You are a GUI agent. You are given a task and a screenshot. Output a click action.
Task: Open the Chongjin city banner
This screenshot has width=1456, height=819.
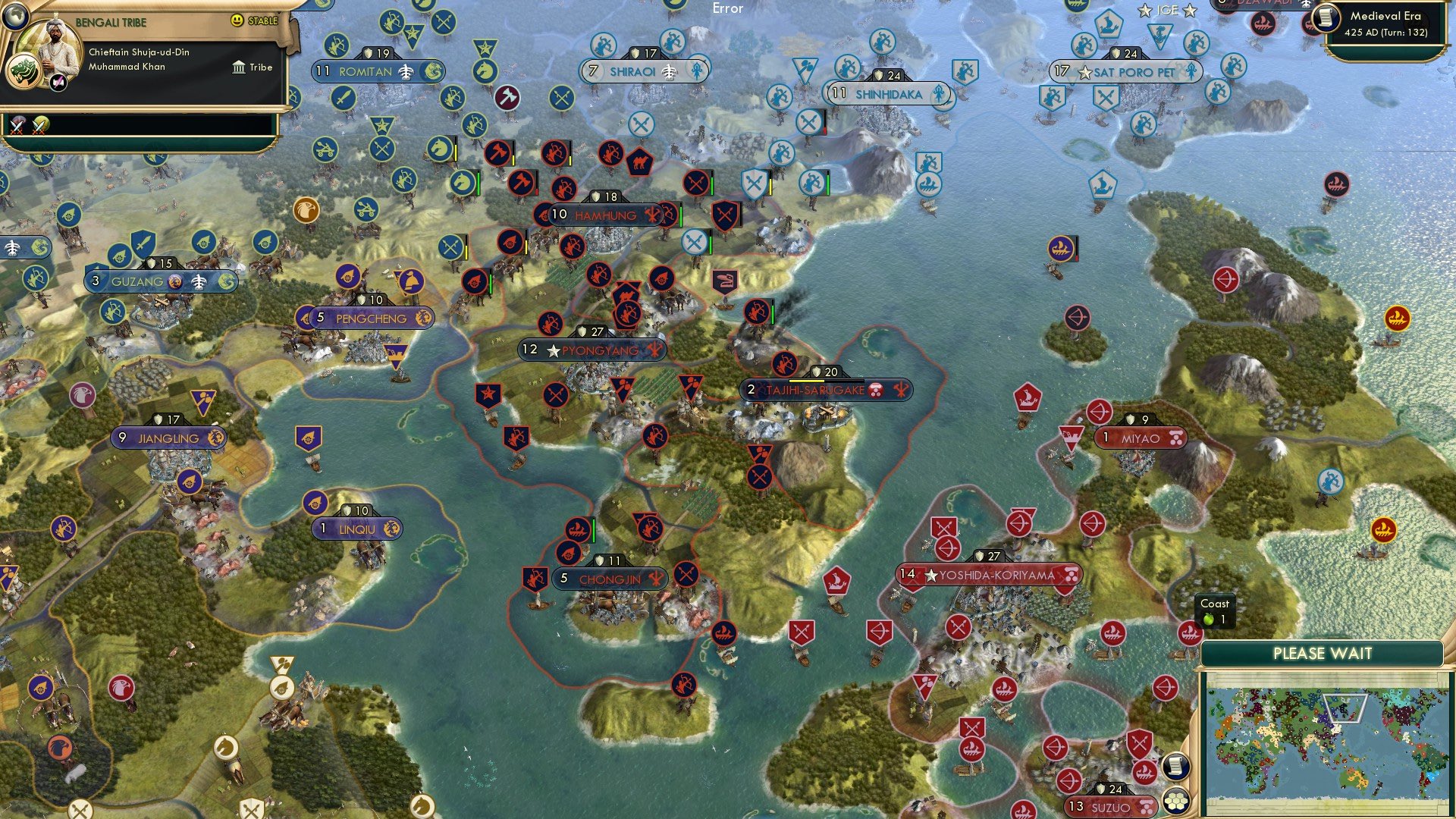click(x=610, y=579)
